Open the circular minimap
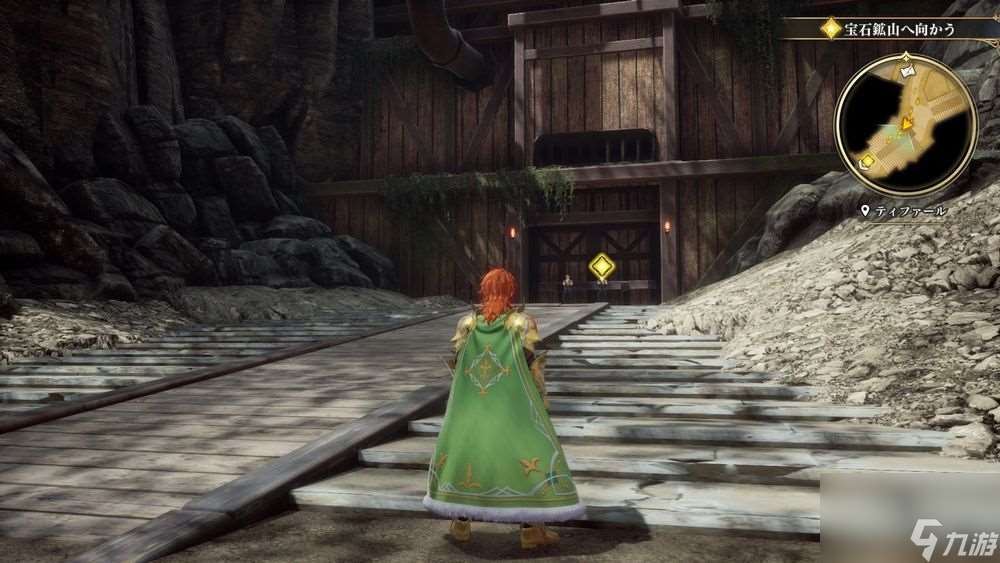This screenshot has height=563, width=1000. coord(905,126)
